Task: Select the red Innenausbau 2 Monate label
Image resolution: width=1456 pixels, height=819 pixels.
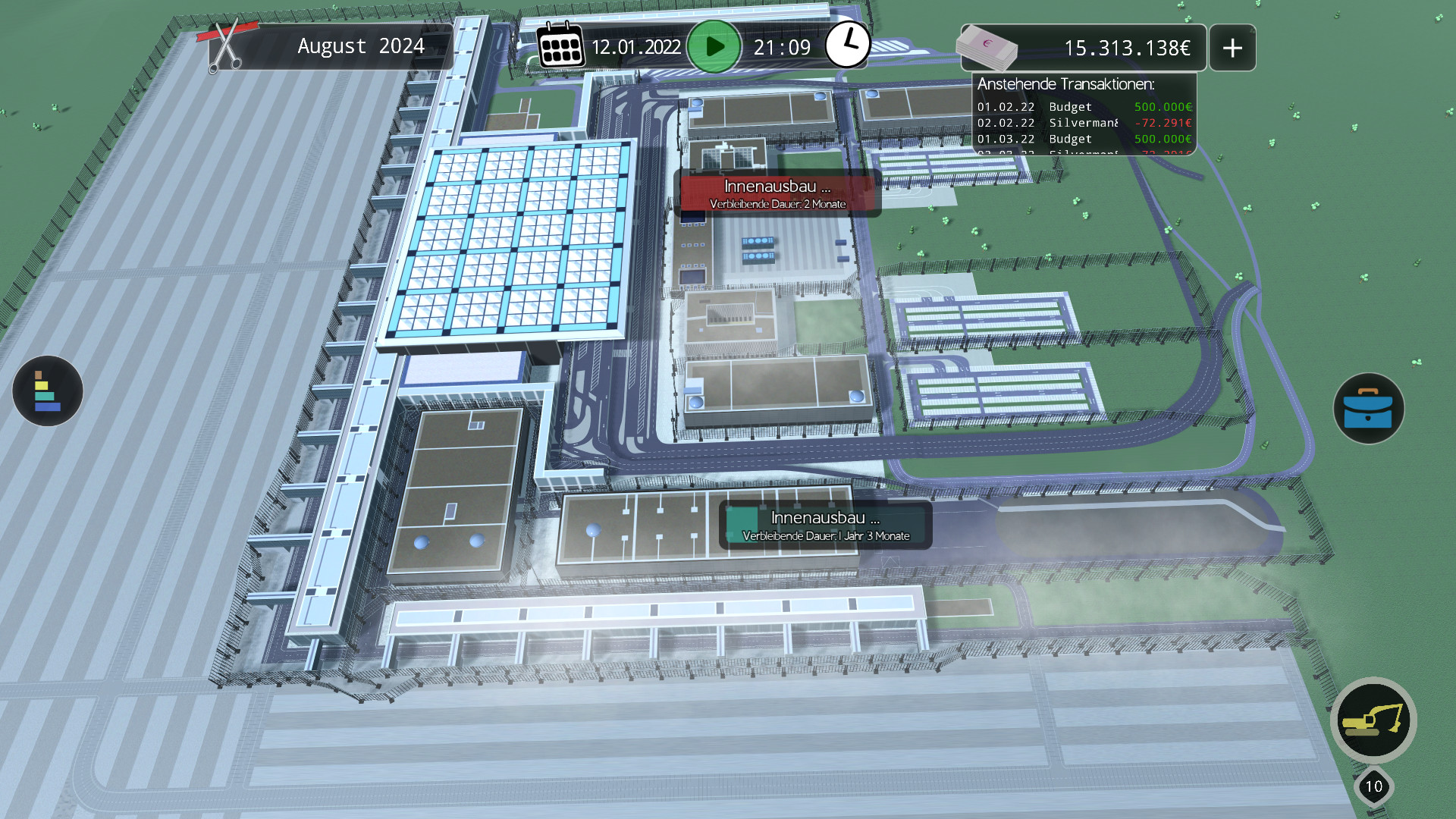Action: (777, 193)
